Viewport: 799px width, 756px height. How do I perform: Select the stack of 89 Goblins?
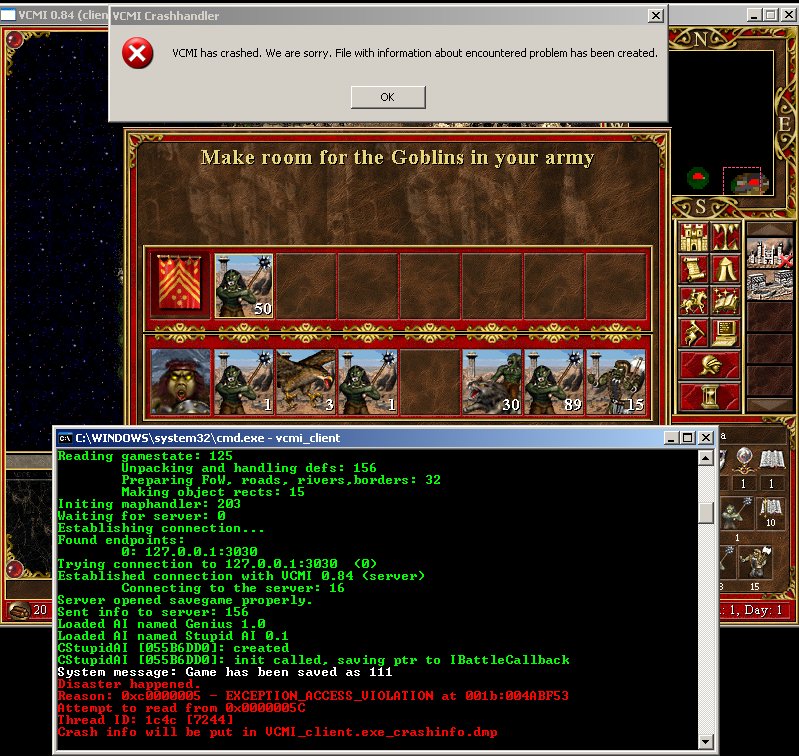click(553, 380)
